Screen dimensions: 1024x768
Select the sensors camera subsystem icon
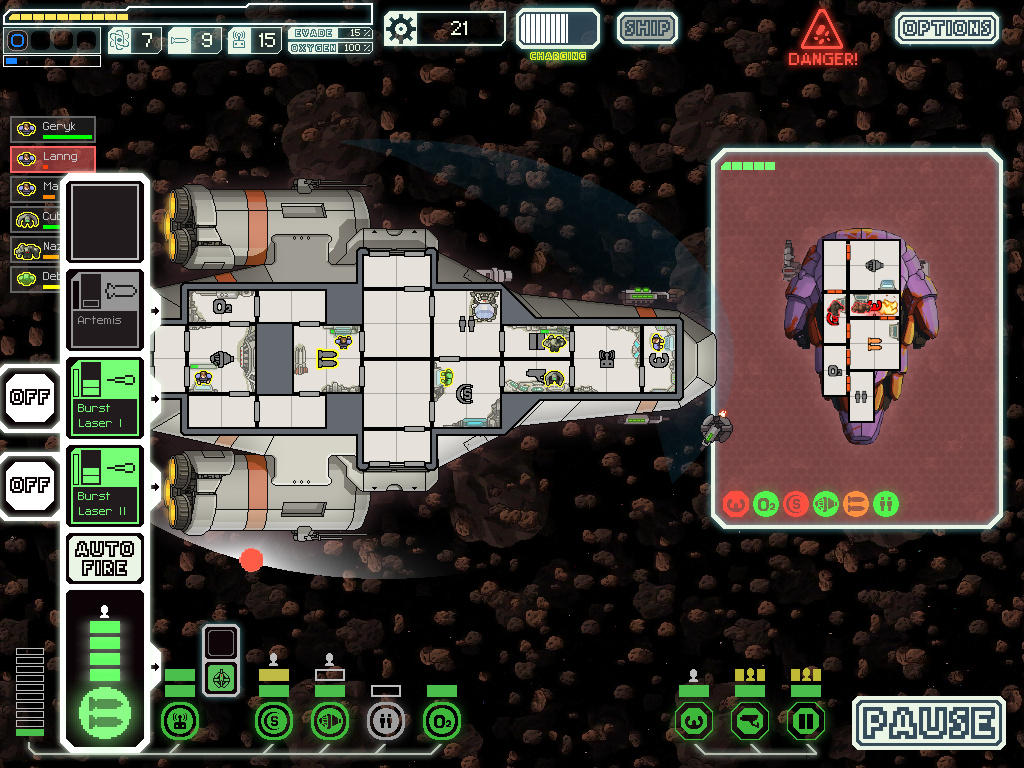coord(749,720)
